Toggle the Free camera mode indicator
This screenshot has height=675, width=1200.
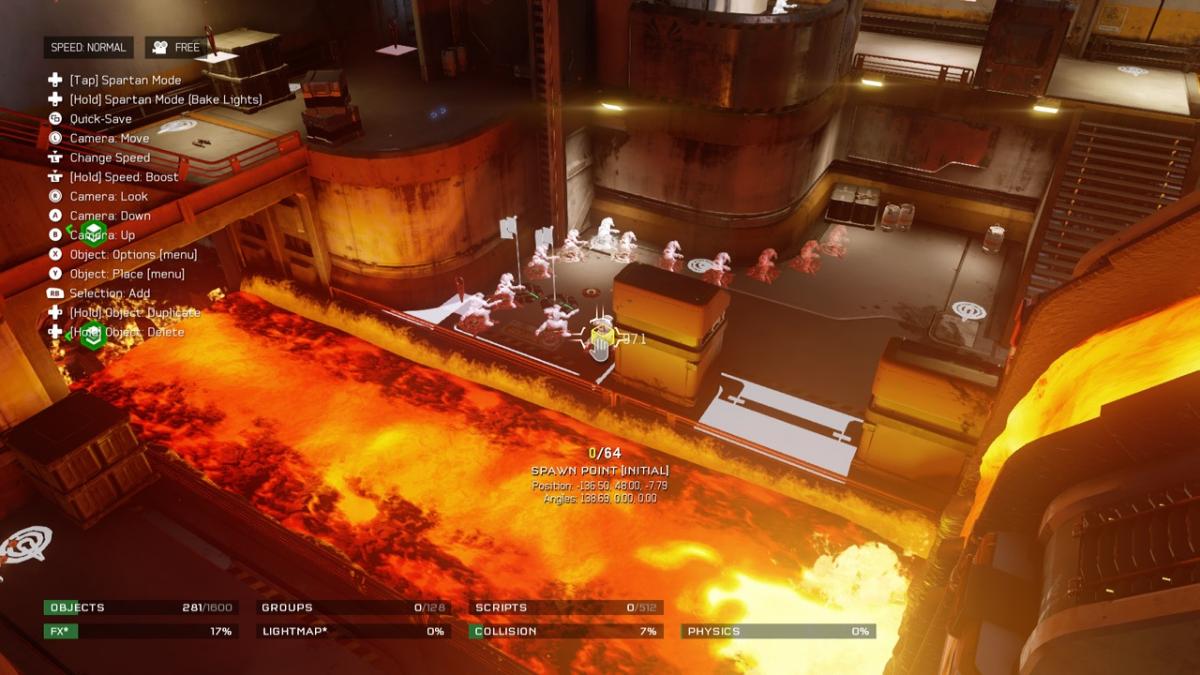coord(175,47)
